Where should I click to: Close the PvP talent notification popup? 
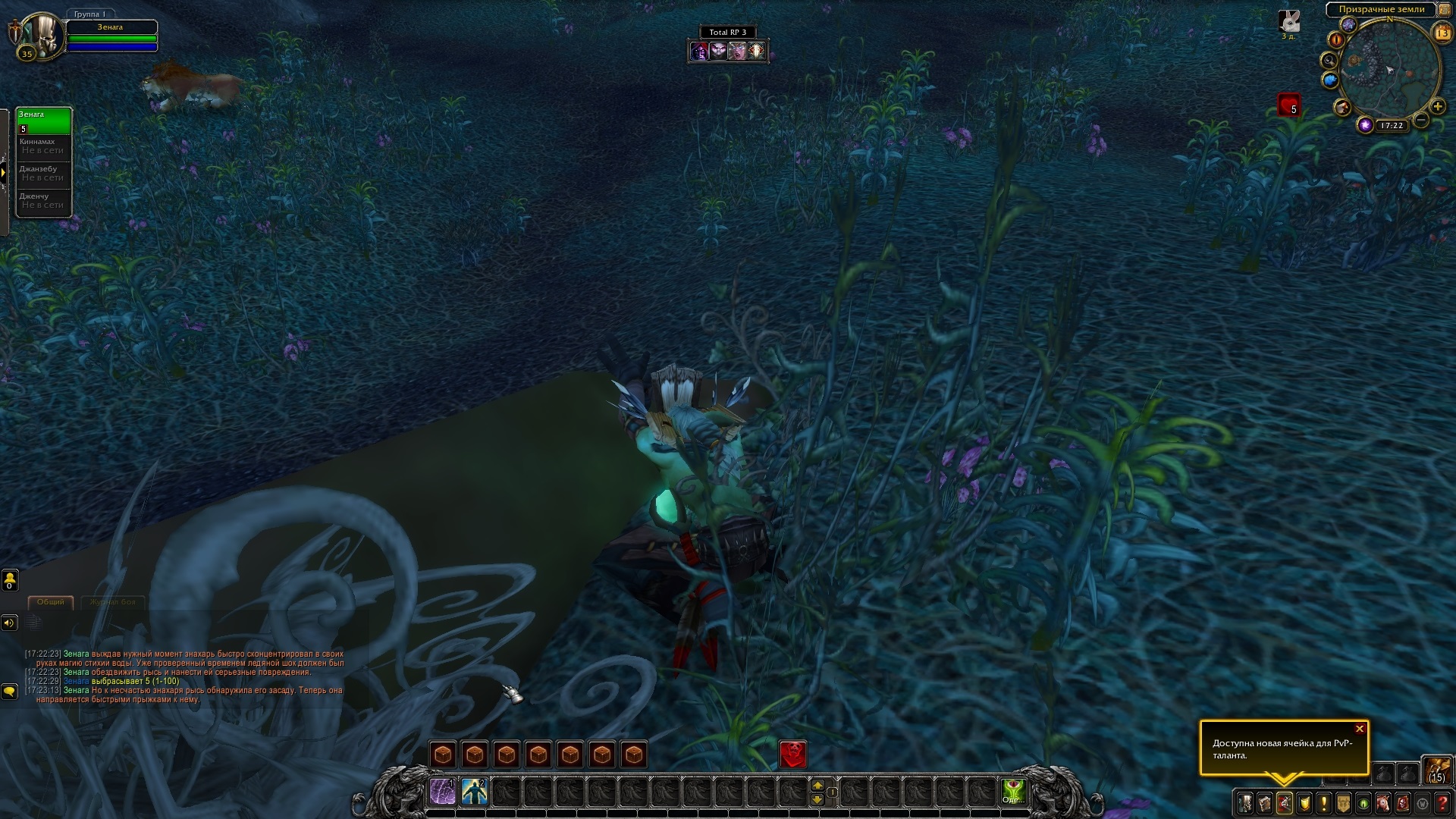tap(1359, 729)
